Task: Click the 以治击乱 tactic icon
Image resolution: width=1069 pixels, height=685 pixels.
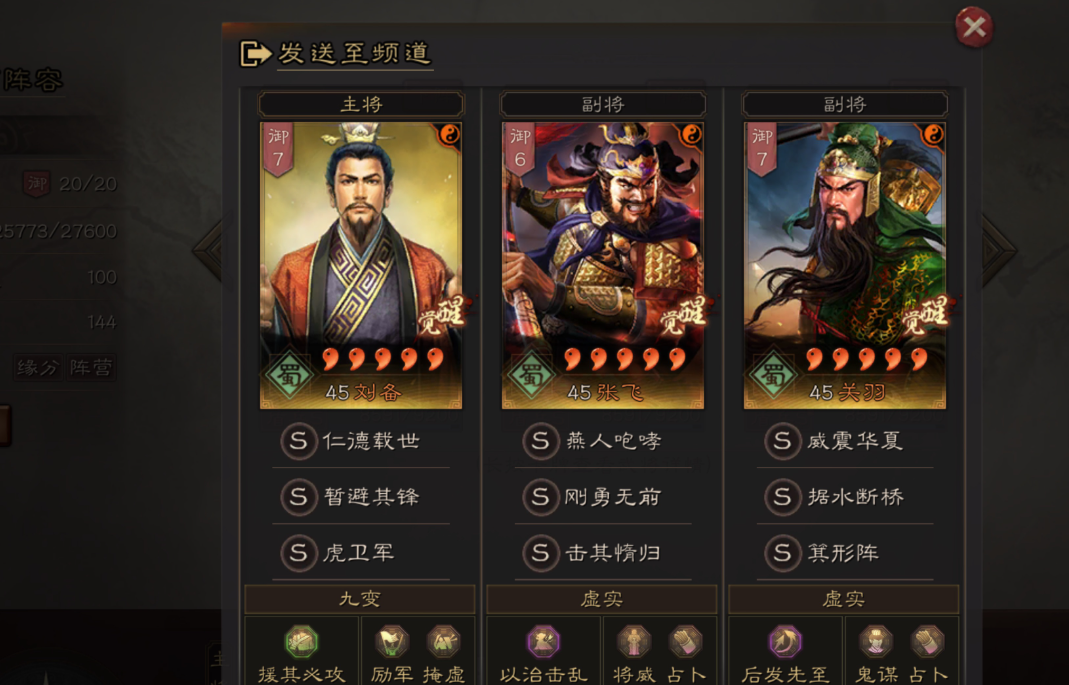Action: click(x=543, y=643)
